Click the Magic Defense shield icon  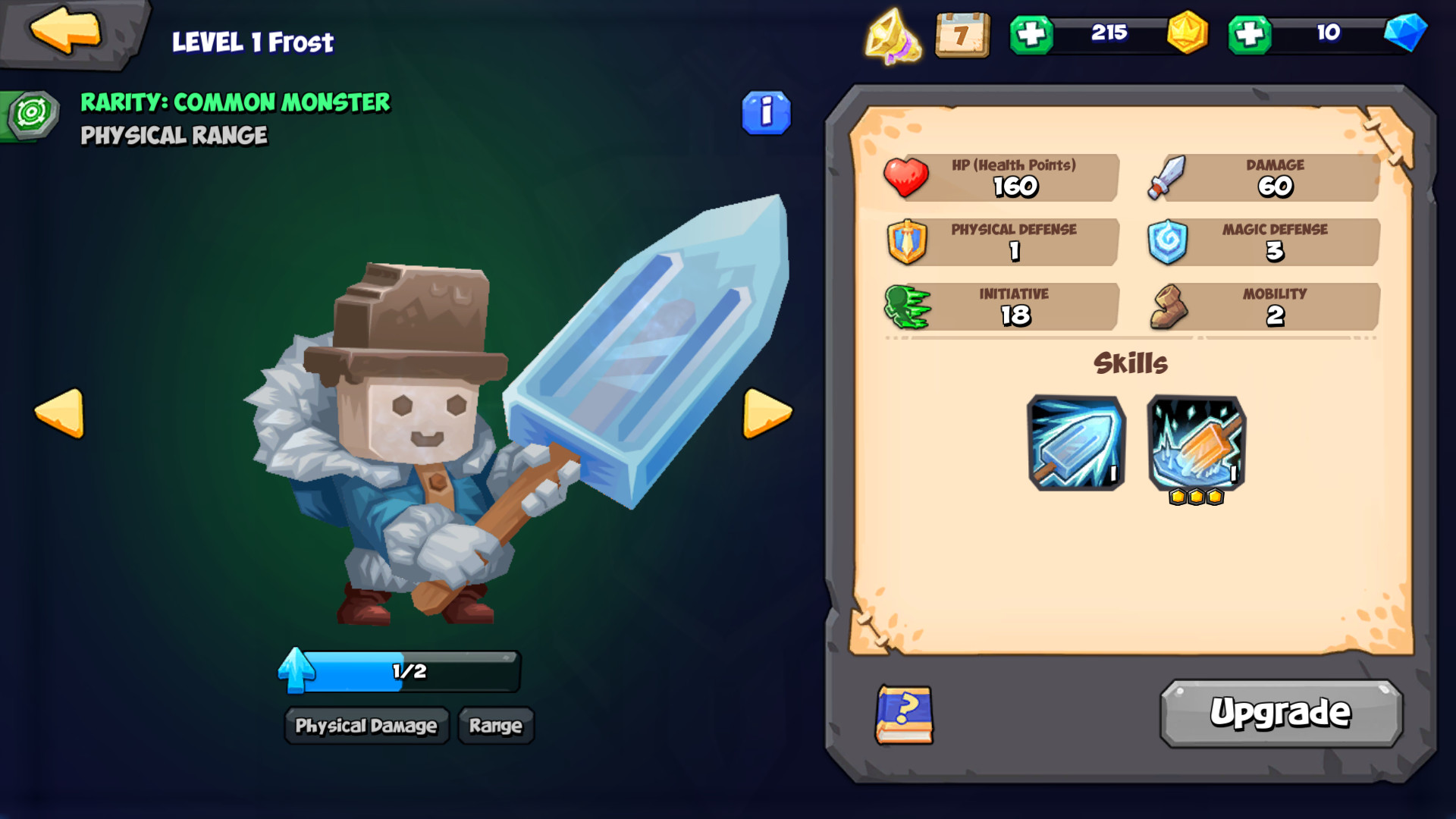coord(1169,243)
